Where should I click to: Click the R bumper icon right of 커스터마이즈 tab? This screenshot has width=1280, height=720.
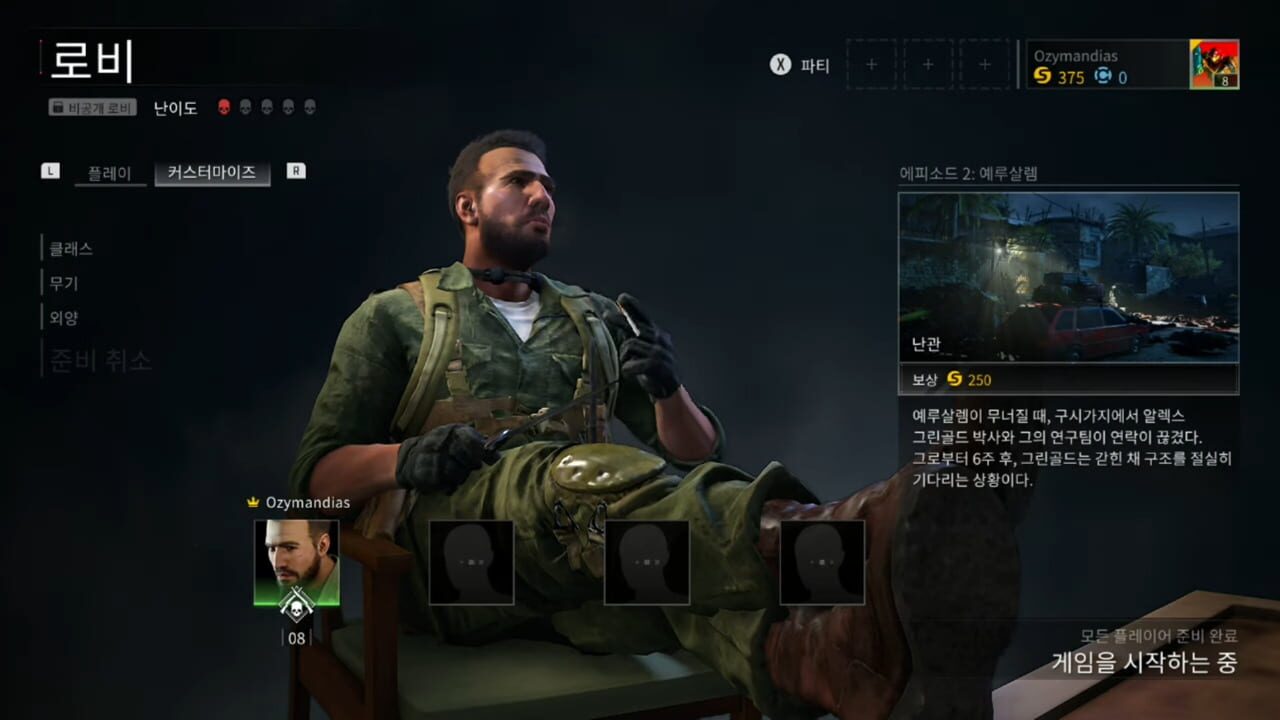(x=295, y=171)
